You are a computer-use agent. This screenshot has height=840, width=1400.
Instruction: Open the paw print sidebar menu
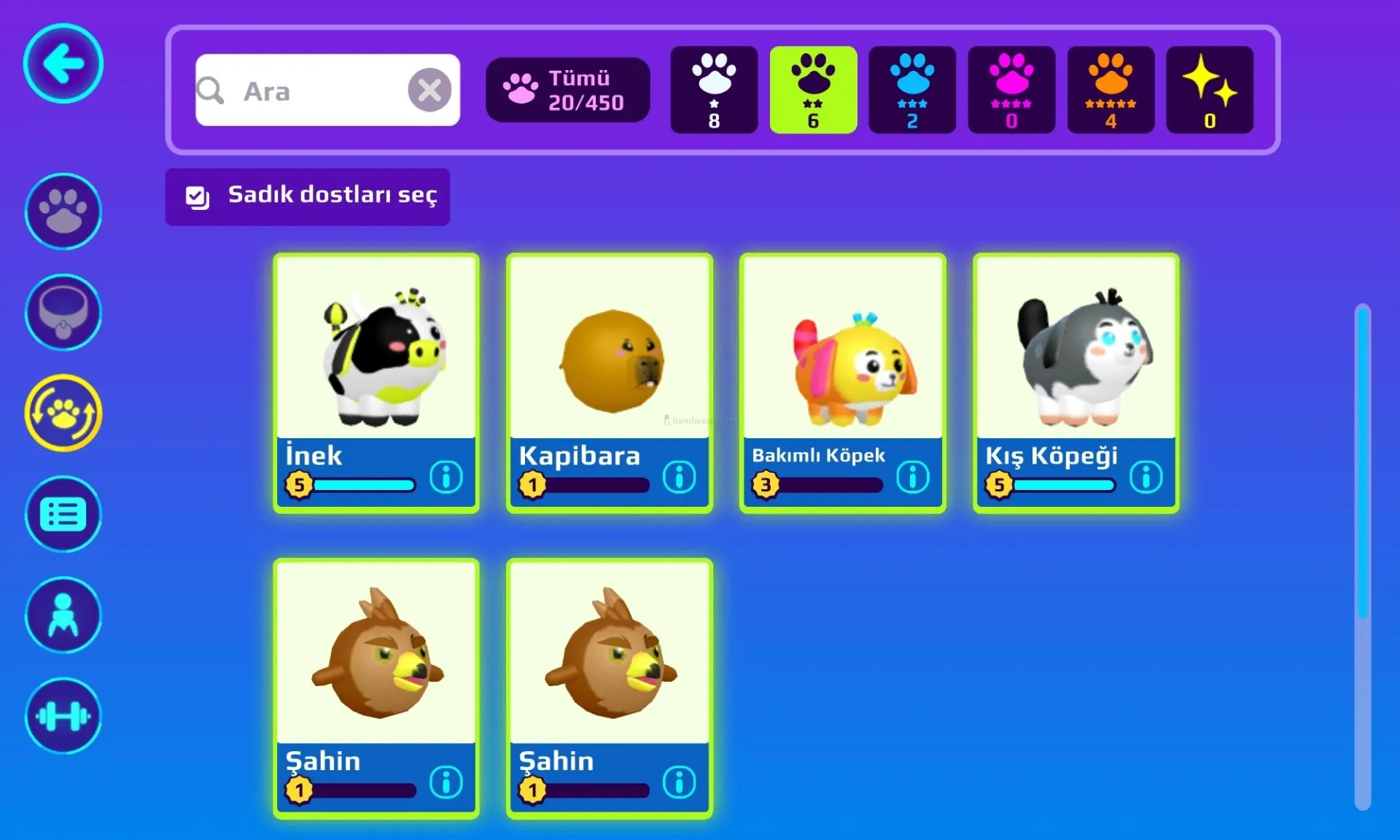pyautogui.click(x=63, y=211)
